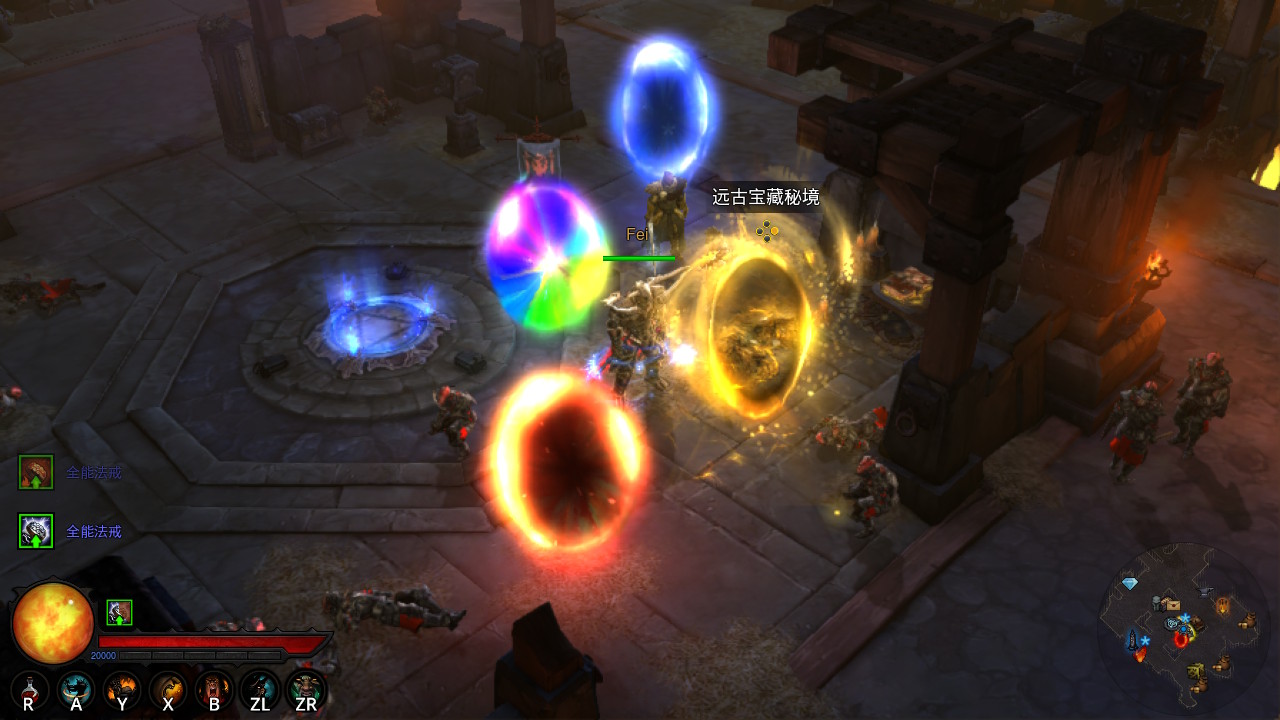Screen dimensions: 1280x720
Task: Activate the orange swirl skill icon
Action: pos(168,688)
